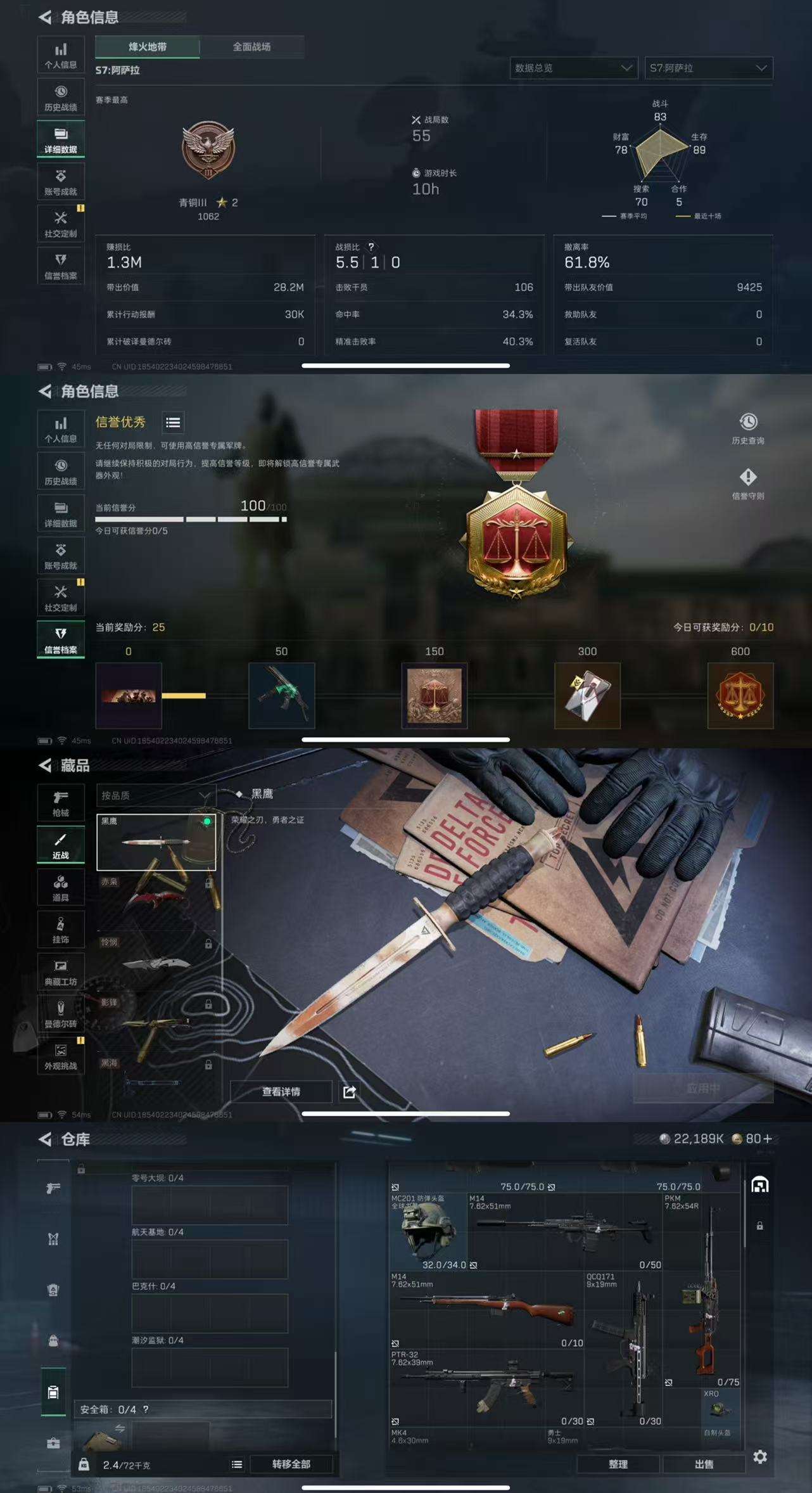Open the 详细数据 sidebar panel
This screenshot has width=812, height=1493.
[x=61, y=138]
